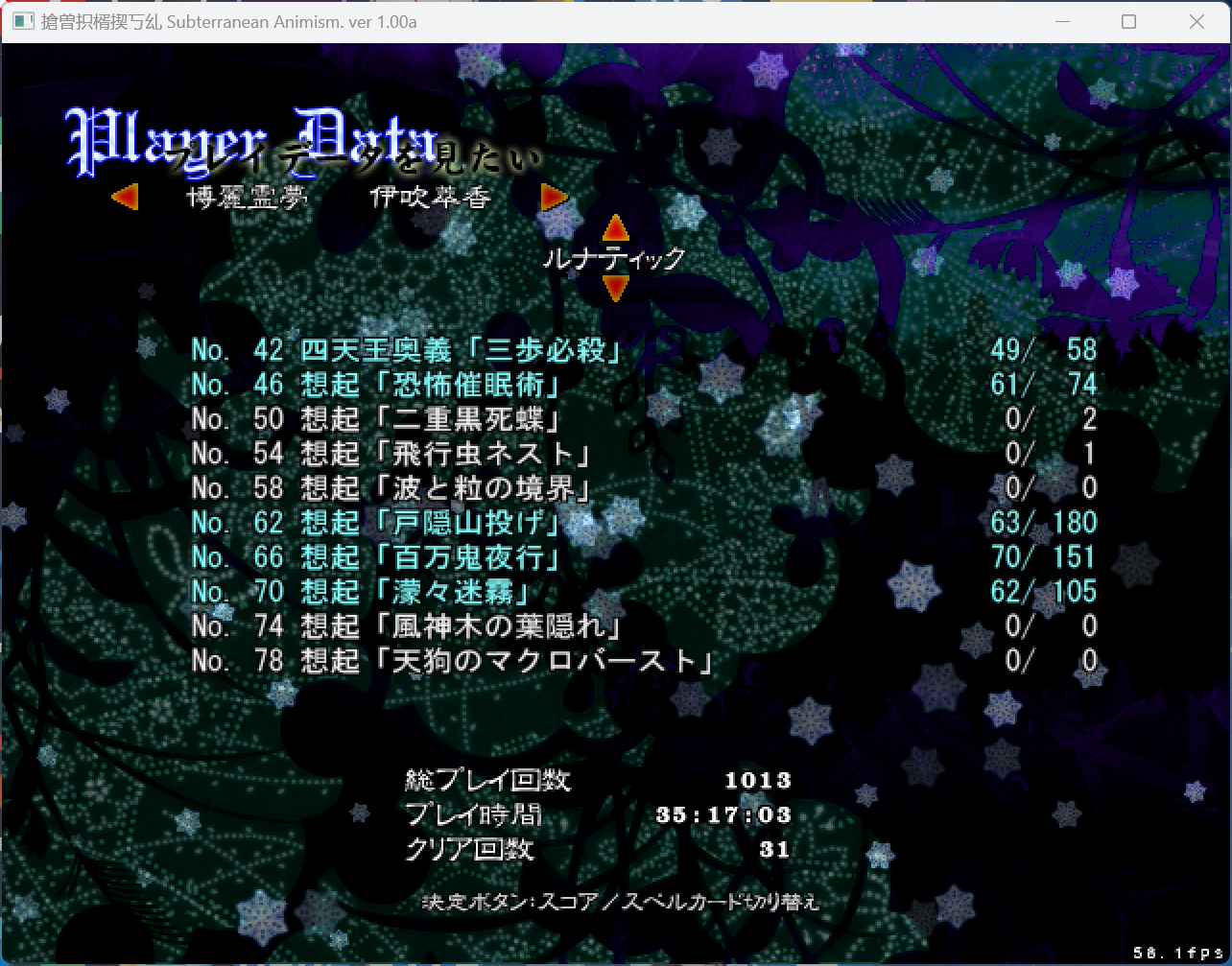Click the right character arrow
The image size is (1232, 966).
(x=555, y=198)
